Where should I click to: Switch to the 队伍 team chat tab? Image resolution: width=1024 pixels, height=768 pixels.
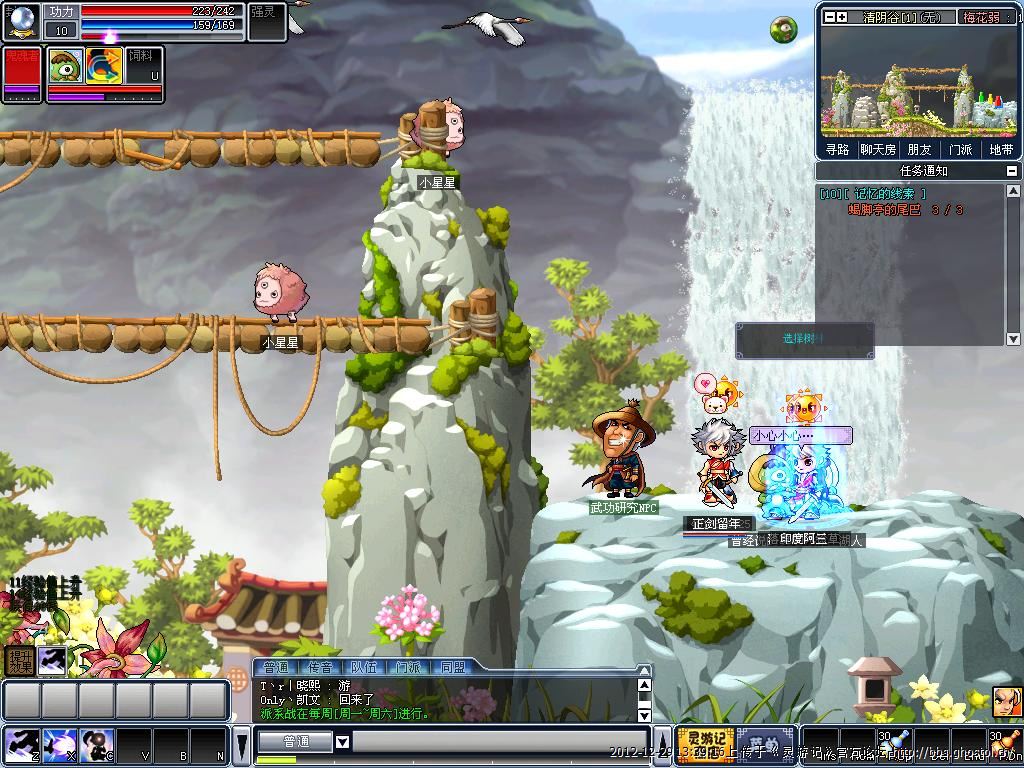(364, 667)
